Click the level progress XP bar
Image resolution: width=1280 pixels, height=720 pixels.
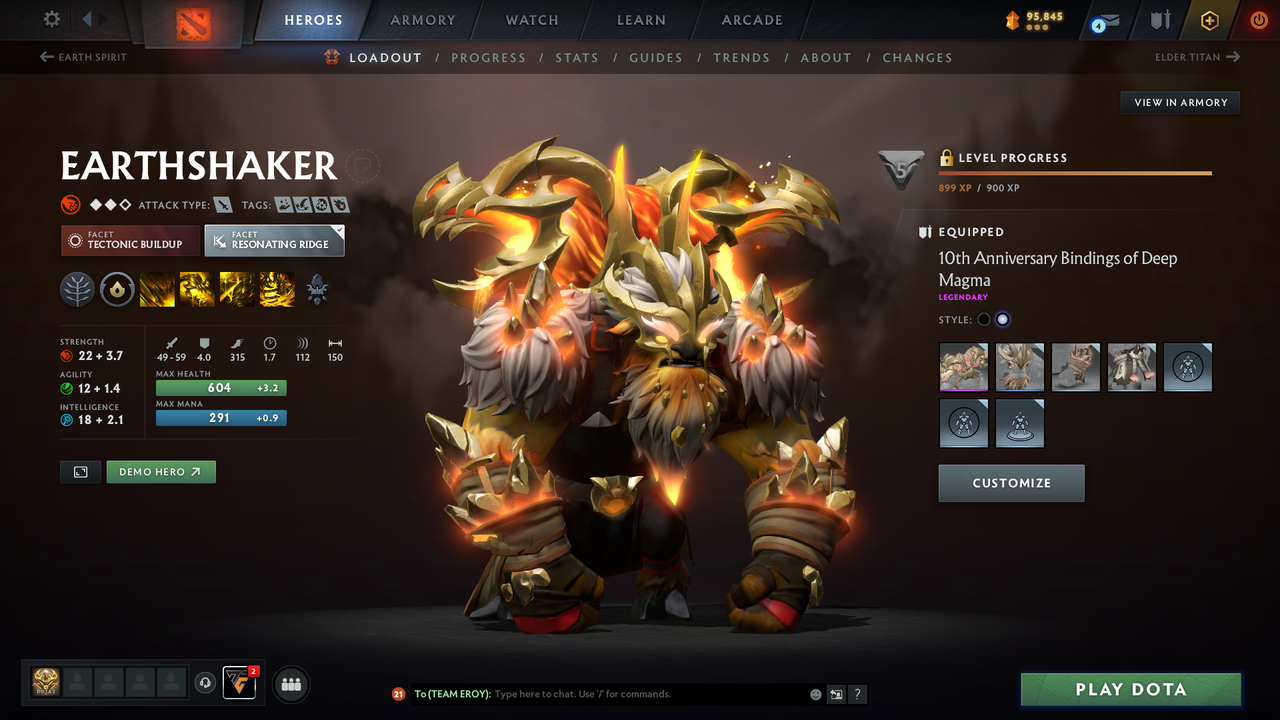(x=1075, y=172)
